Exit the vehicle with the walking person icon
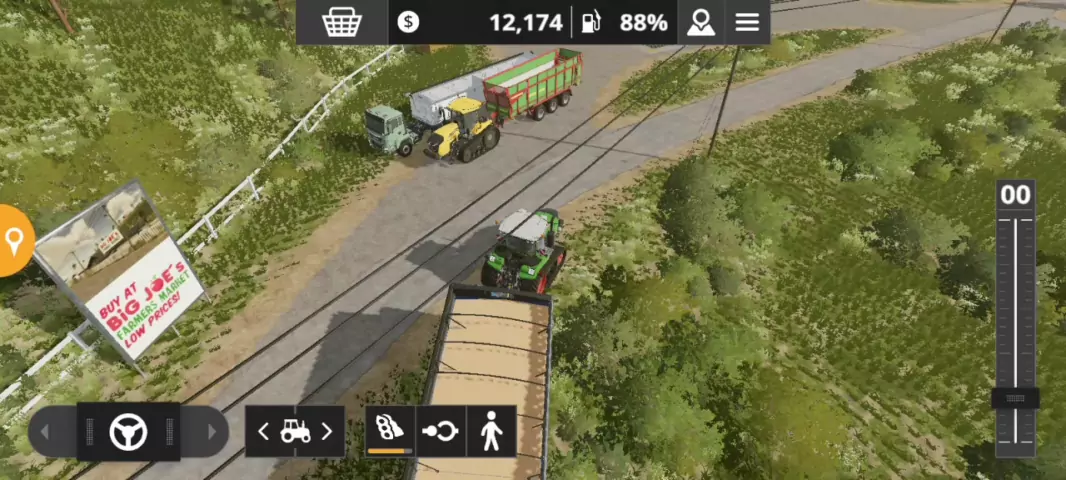1066x480 pixels. click(491, 431)
